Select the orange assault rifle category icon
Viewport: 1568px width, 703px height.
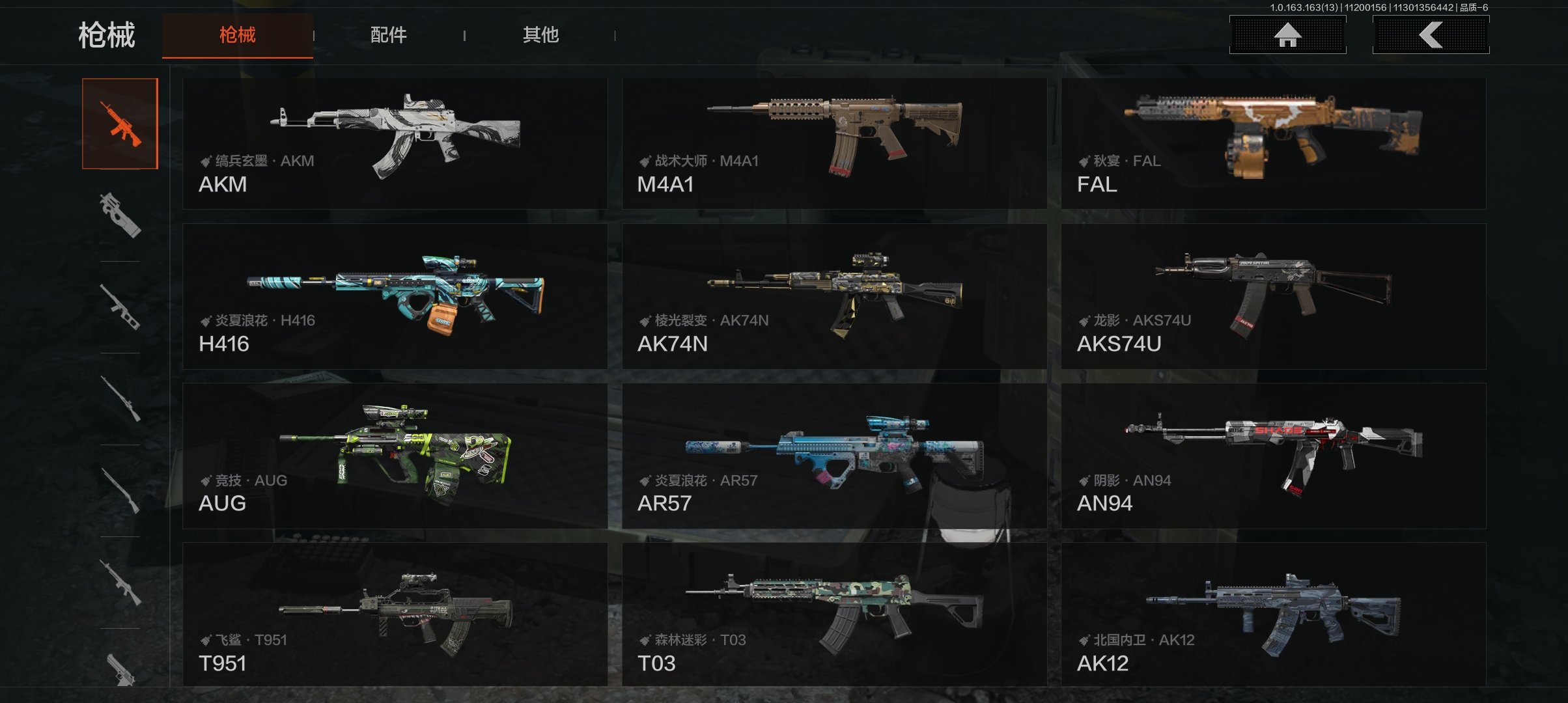(120, 124)
